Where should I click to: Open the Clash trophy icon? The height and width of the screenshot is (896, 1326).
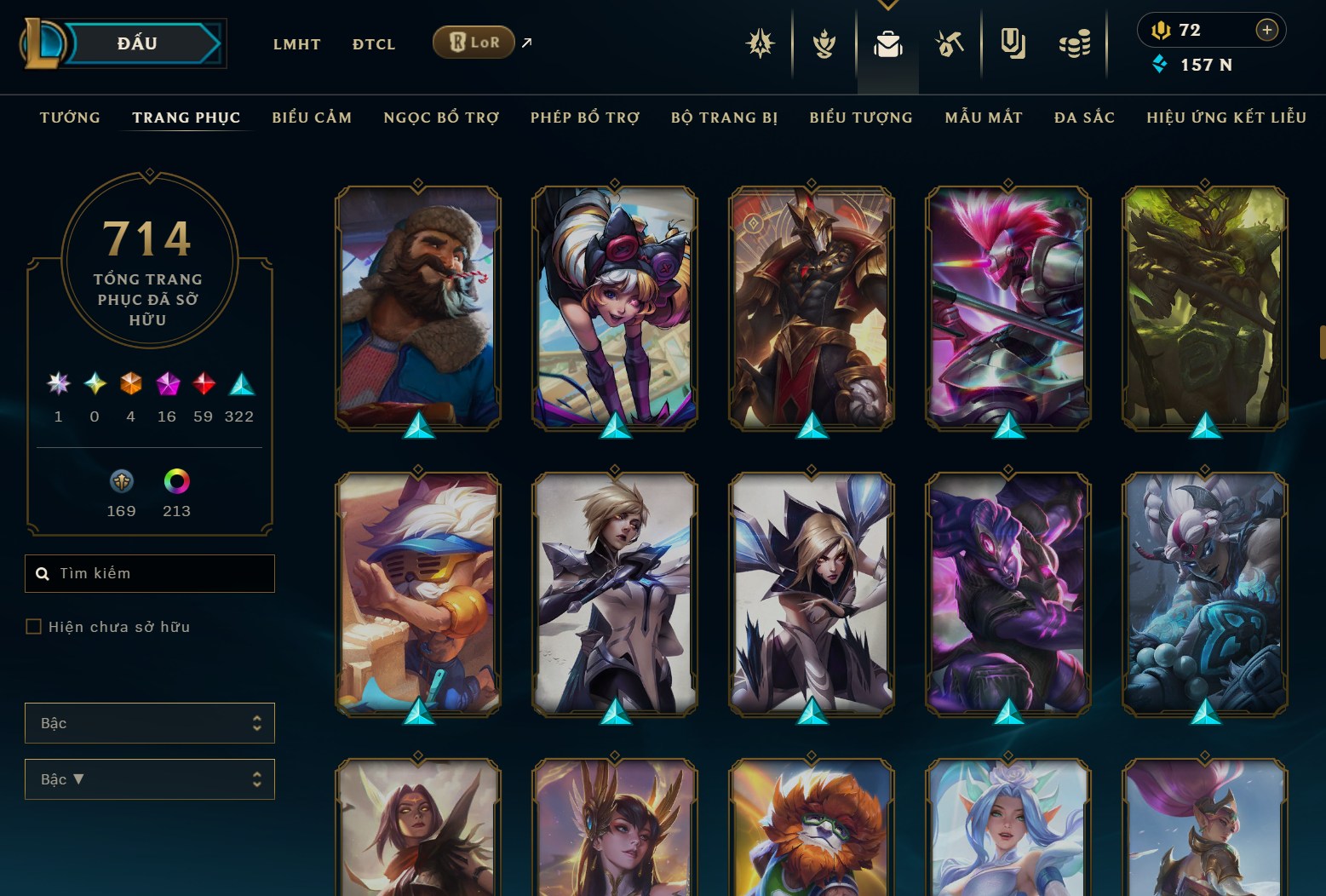(824, 43)
